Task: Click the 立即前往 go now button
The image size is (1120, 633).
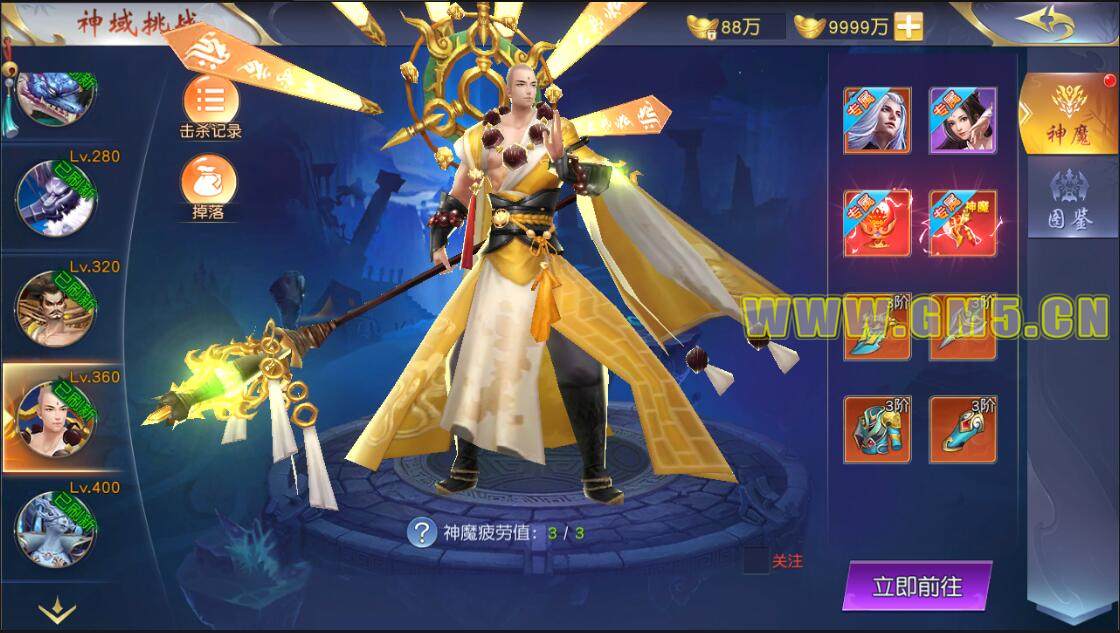Action: click(917, 586)
